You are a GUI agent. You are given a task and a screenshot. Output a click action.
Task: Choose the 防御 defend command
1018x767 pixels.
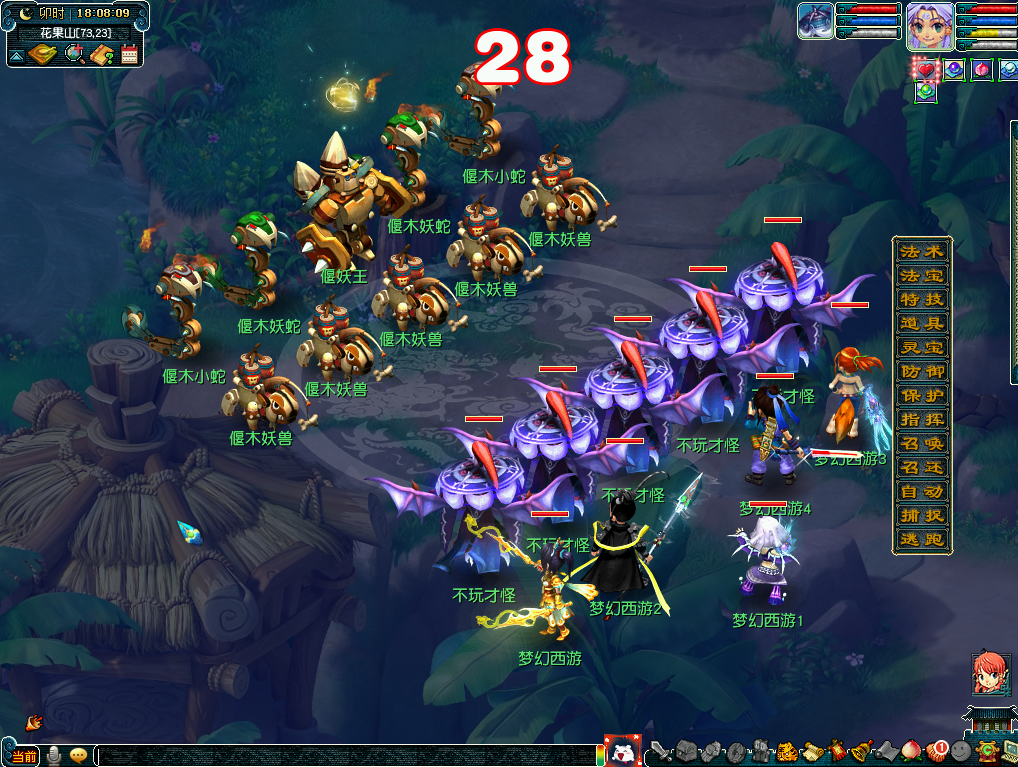pyautogui.click(x=921, y=371)
